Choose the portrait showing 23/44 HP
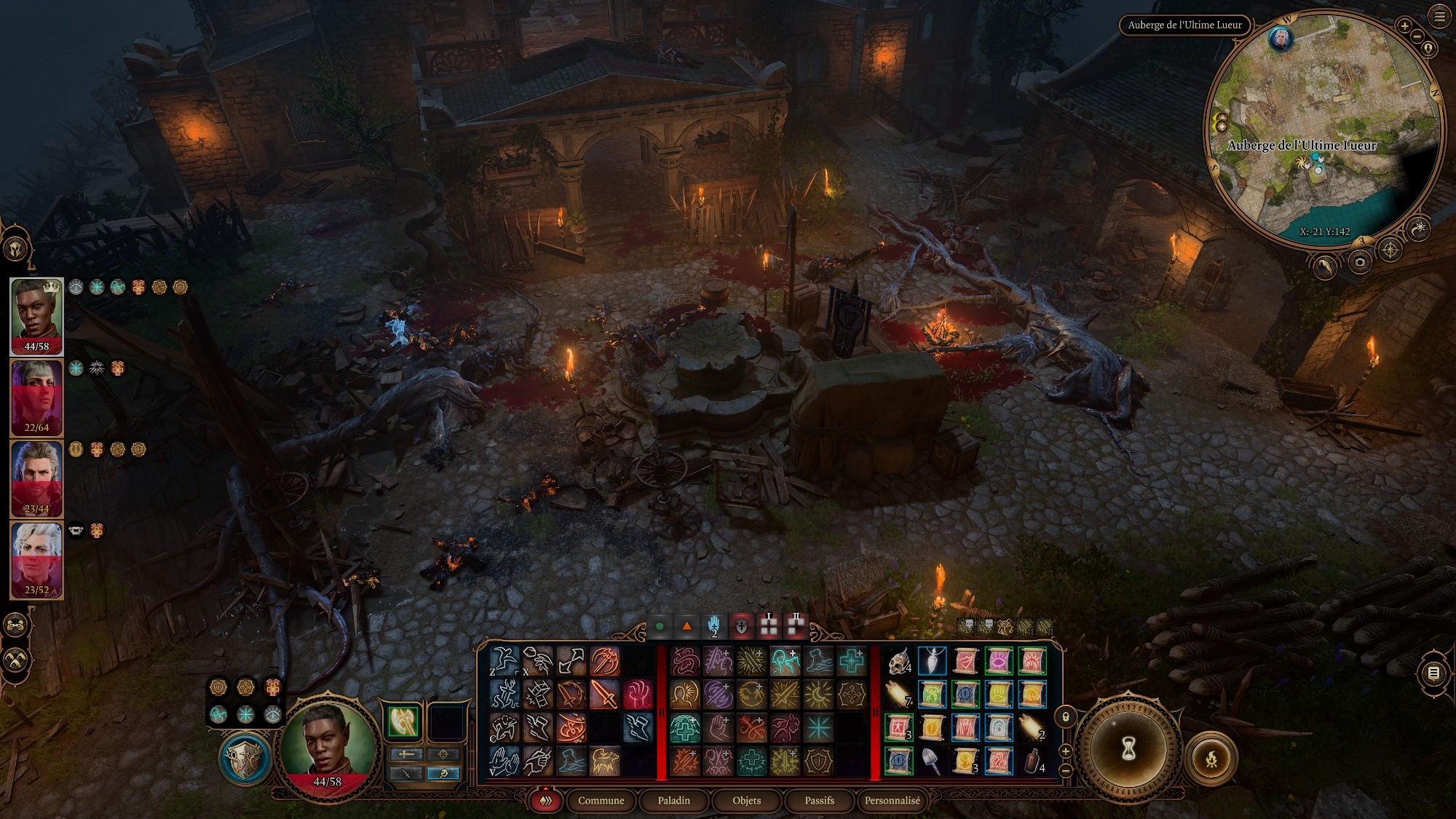1456x819 pixels. [36, 478]
